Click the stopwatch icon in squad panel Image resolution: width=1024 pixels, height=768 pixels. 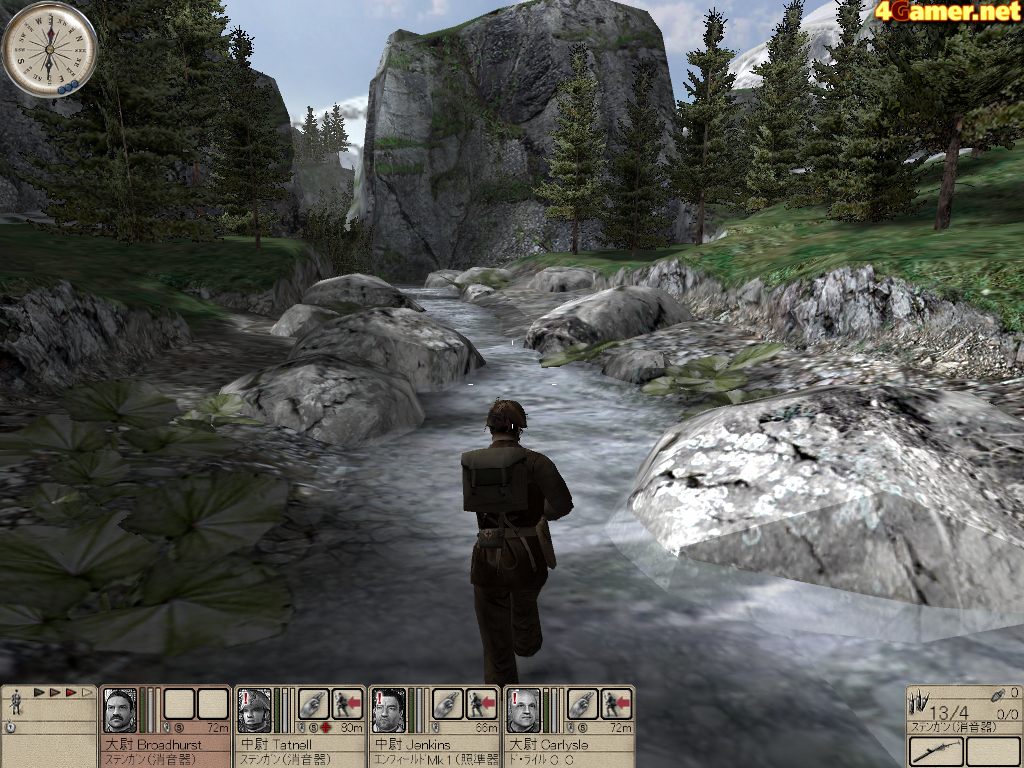point(10,728)
